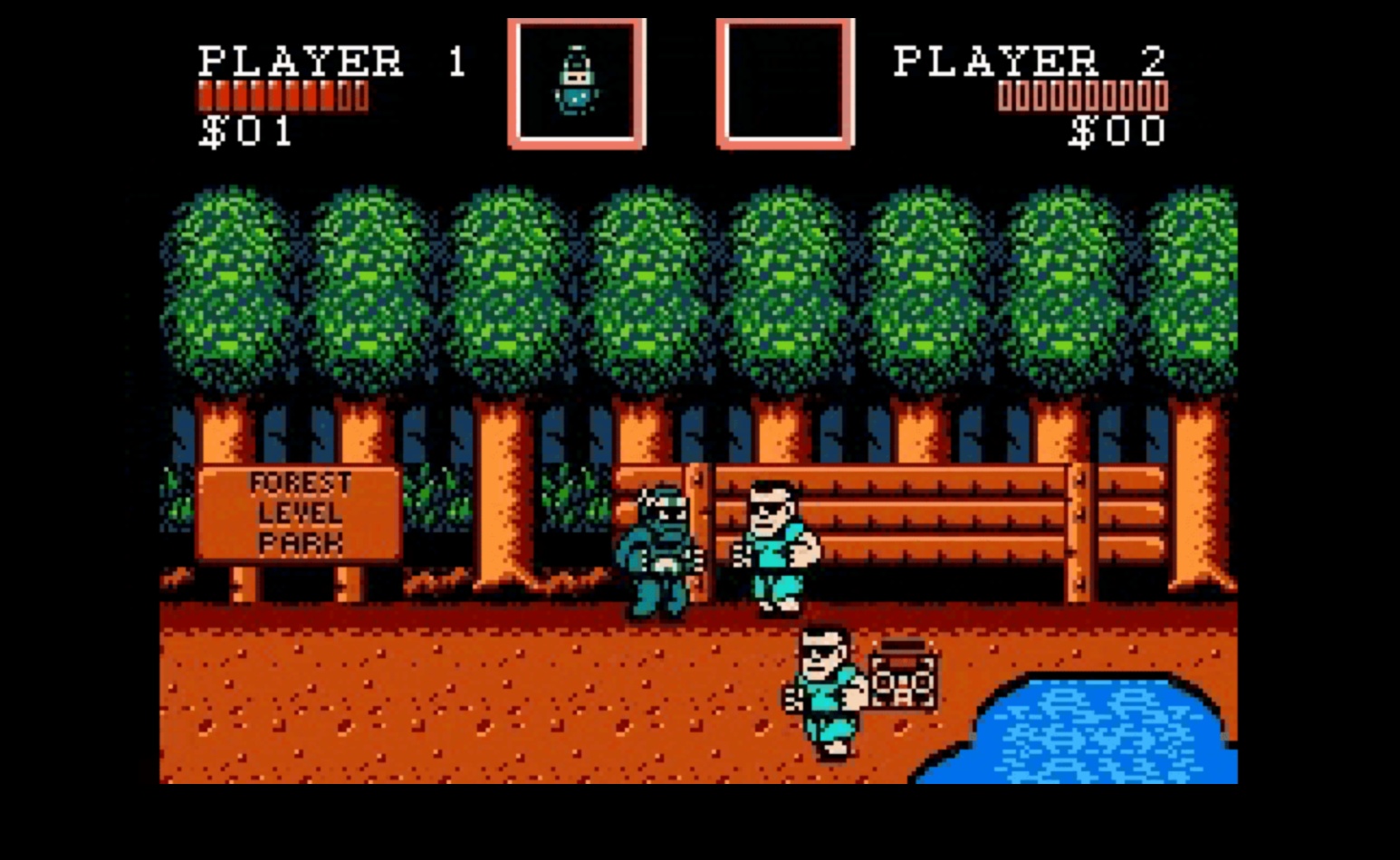Screen dimensions: 1400x860
Task: Click the Player 2 health bar
Action: tap(1083, 95)
